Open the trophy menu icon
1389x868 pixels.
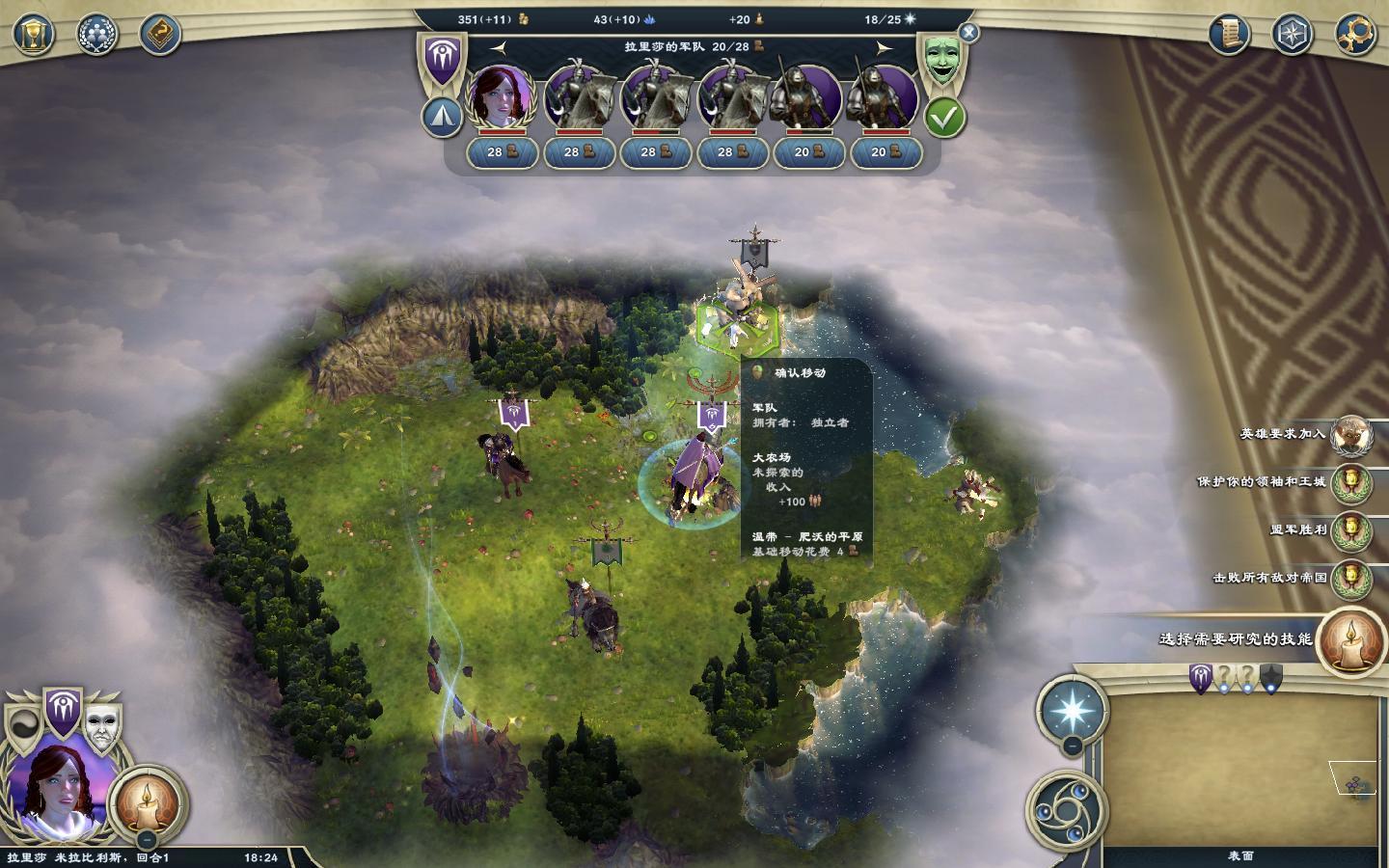34,35
